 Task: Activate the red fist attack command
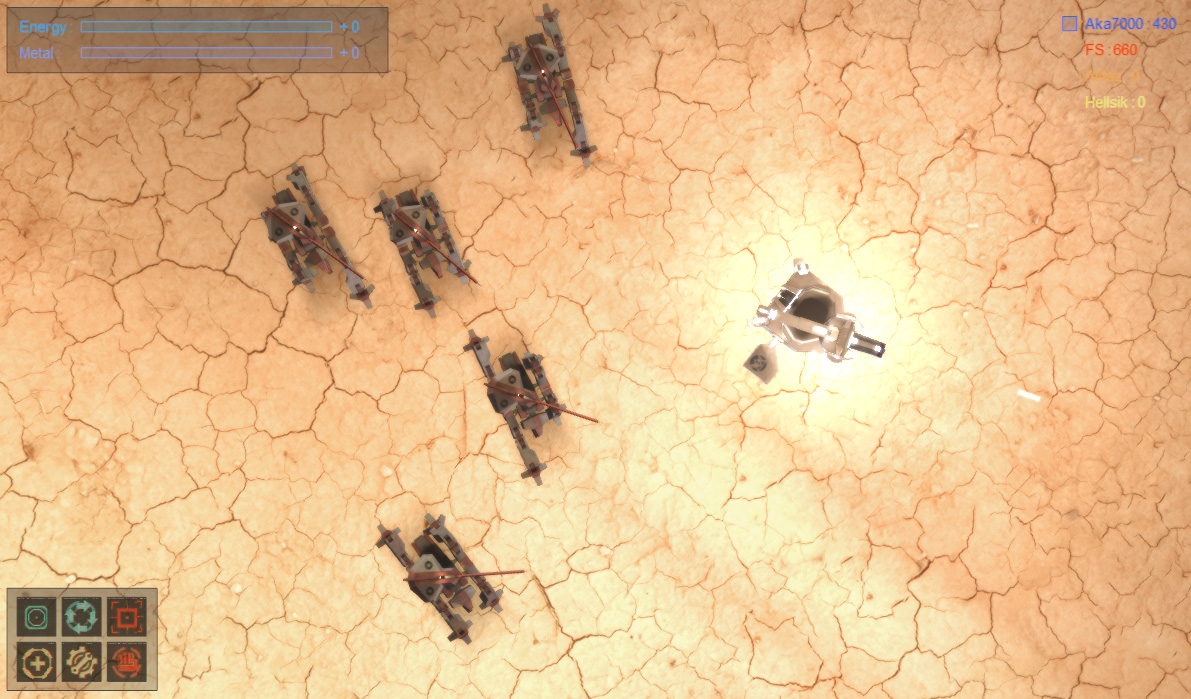coord(126,660)
